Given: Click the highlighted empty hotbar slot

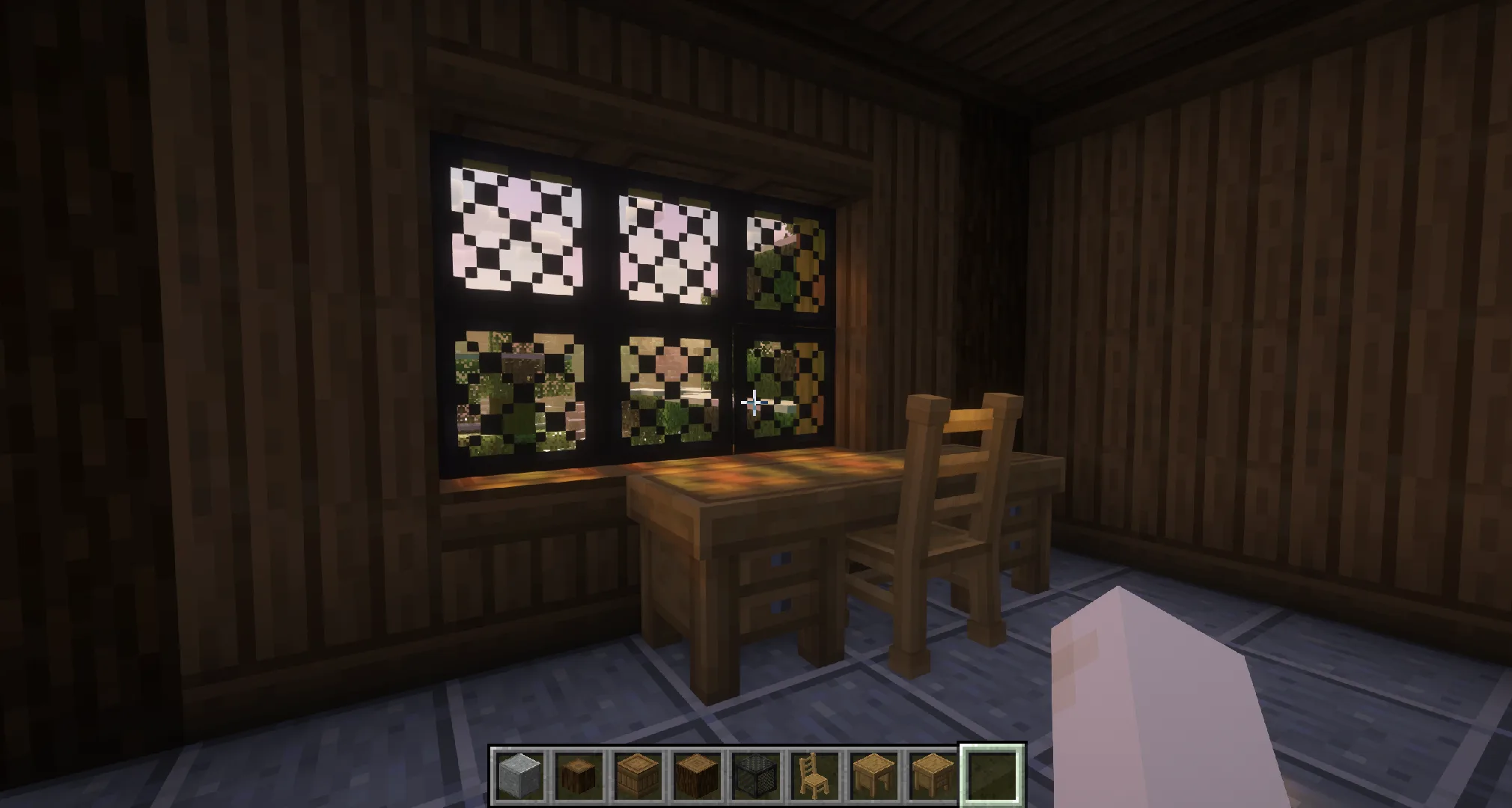Looking at the screenshot, I should (x=991, y=775).
